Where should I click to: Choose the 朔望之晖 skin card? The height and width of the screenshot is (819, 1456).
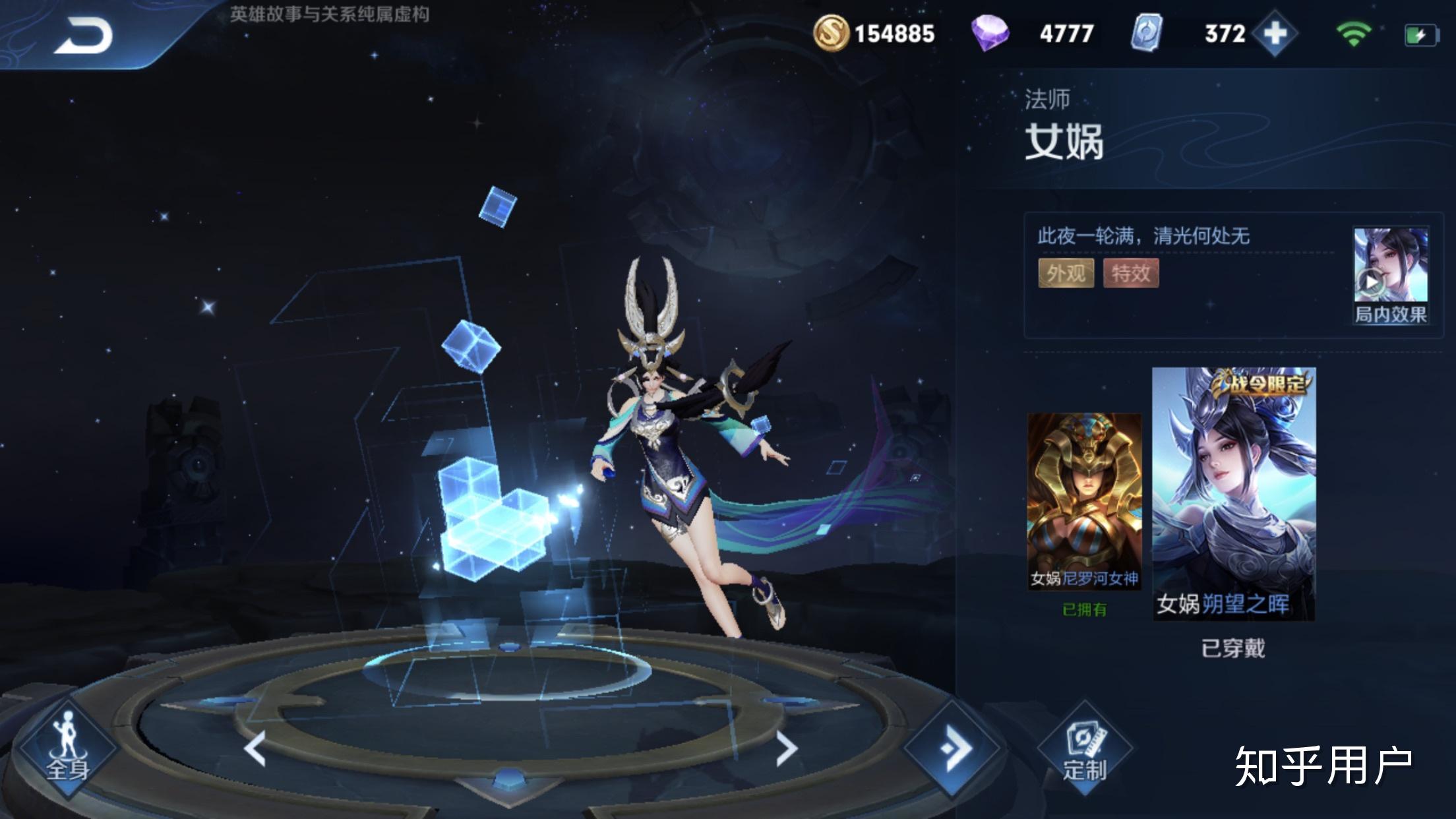[x=1233, y=493]
